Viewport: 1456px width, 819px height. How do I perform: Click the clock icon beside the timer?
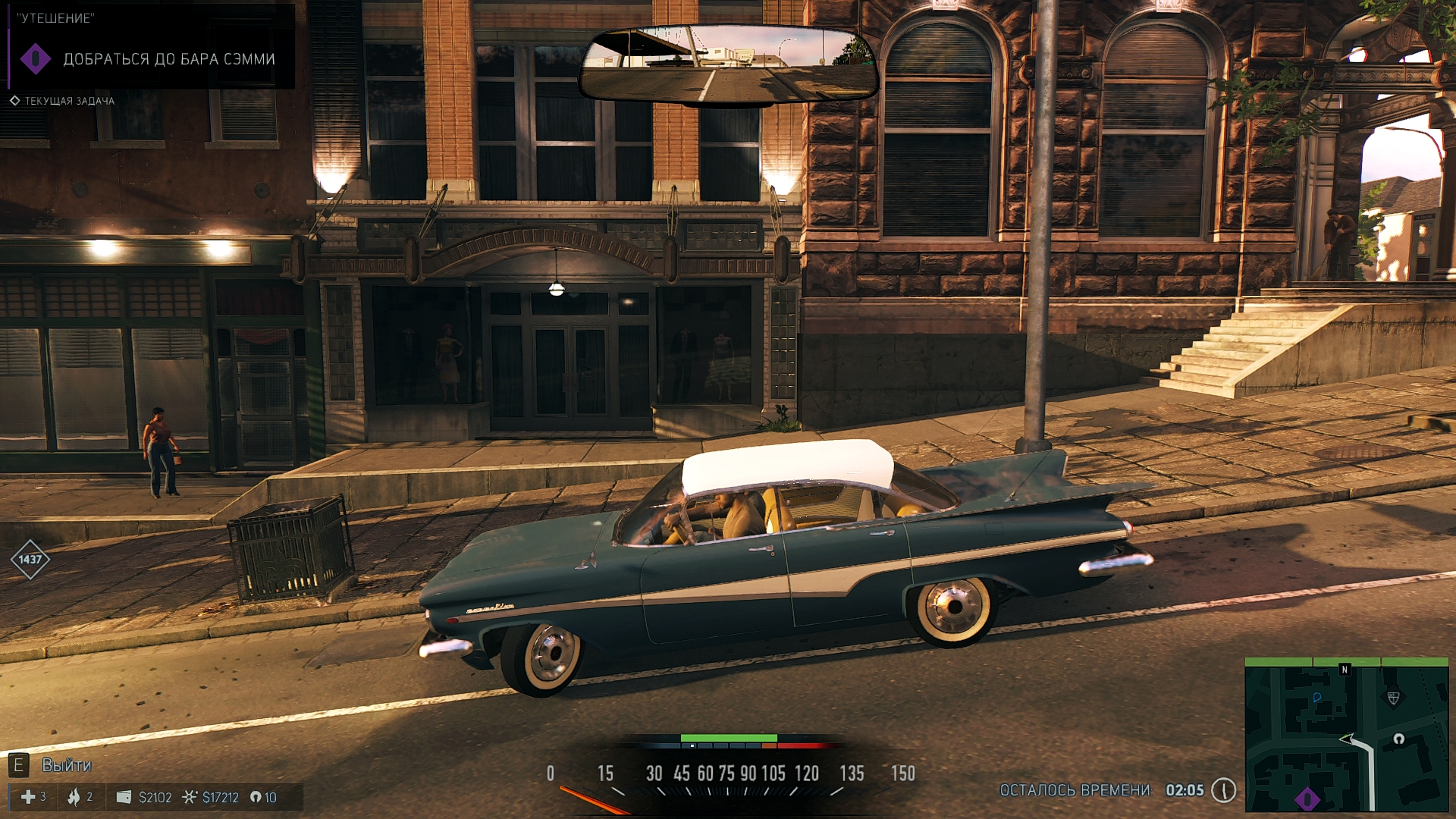coord(1223,790)
